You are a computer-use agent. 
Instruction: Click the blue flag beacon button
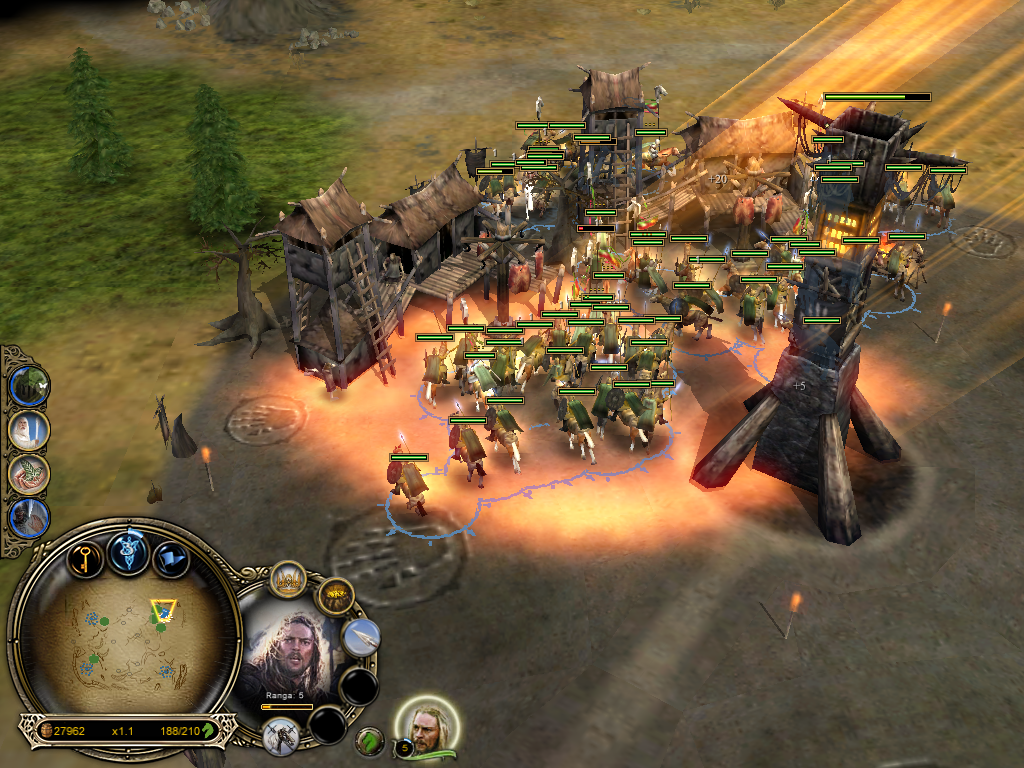click(171, 558)
